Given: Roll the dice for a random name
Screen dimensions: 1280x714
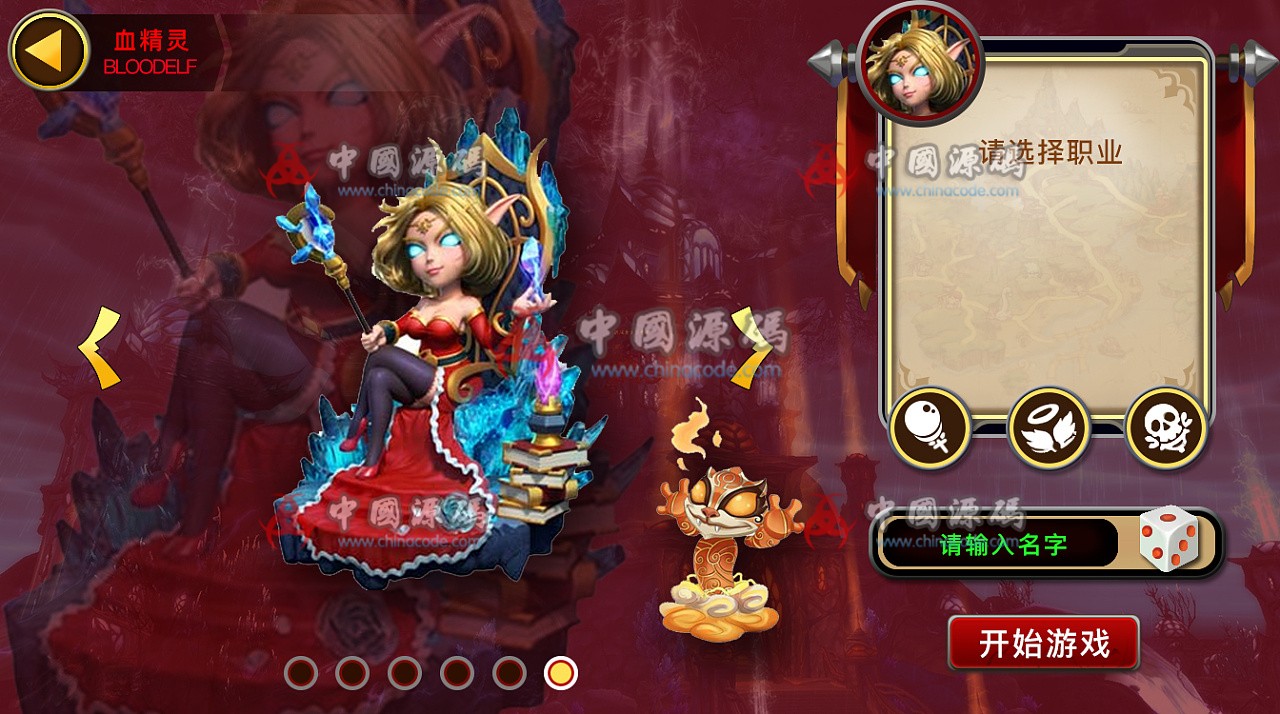Looking at the screenshot, I should click(x=1168, y=540).
